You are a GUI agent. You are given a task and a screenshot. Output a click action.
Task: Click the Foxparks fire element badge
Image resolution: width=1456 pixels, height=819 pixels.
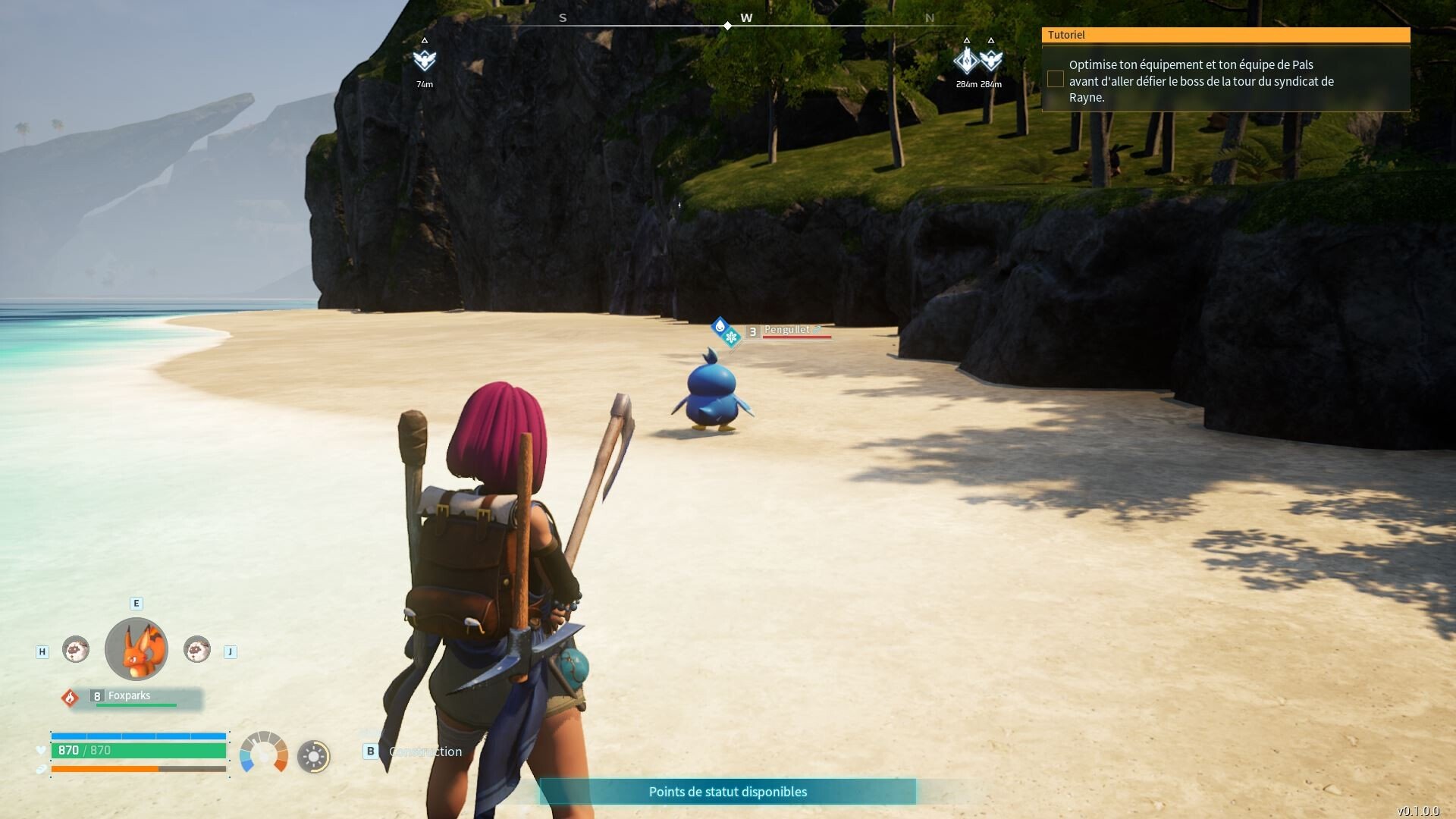click(x=70, y=697)
